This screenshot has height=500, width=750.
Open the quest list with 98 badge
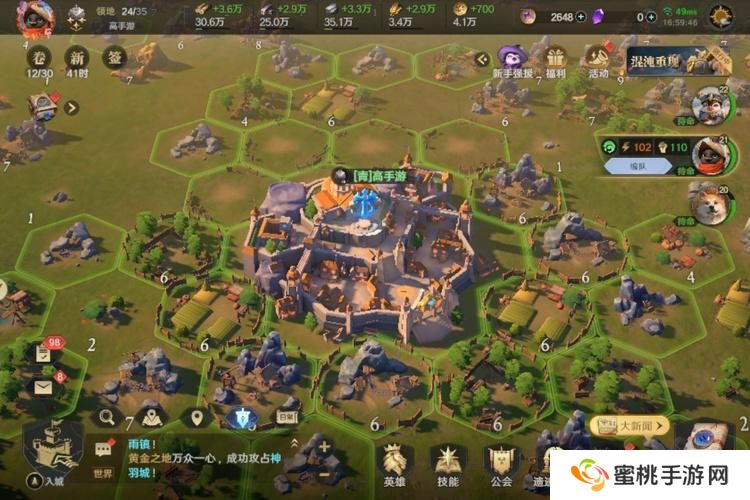[x=45, y=353]
